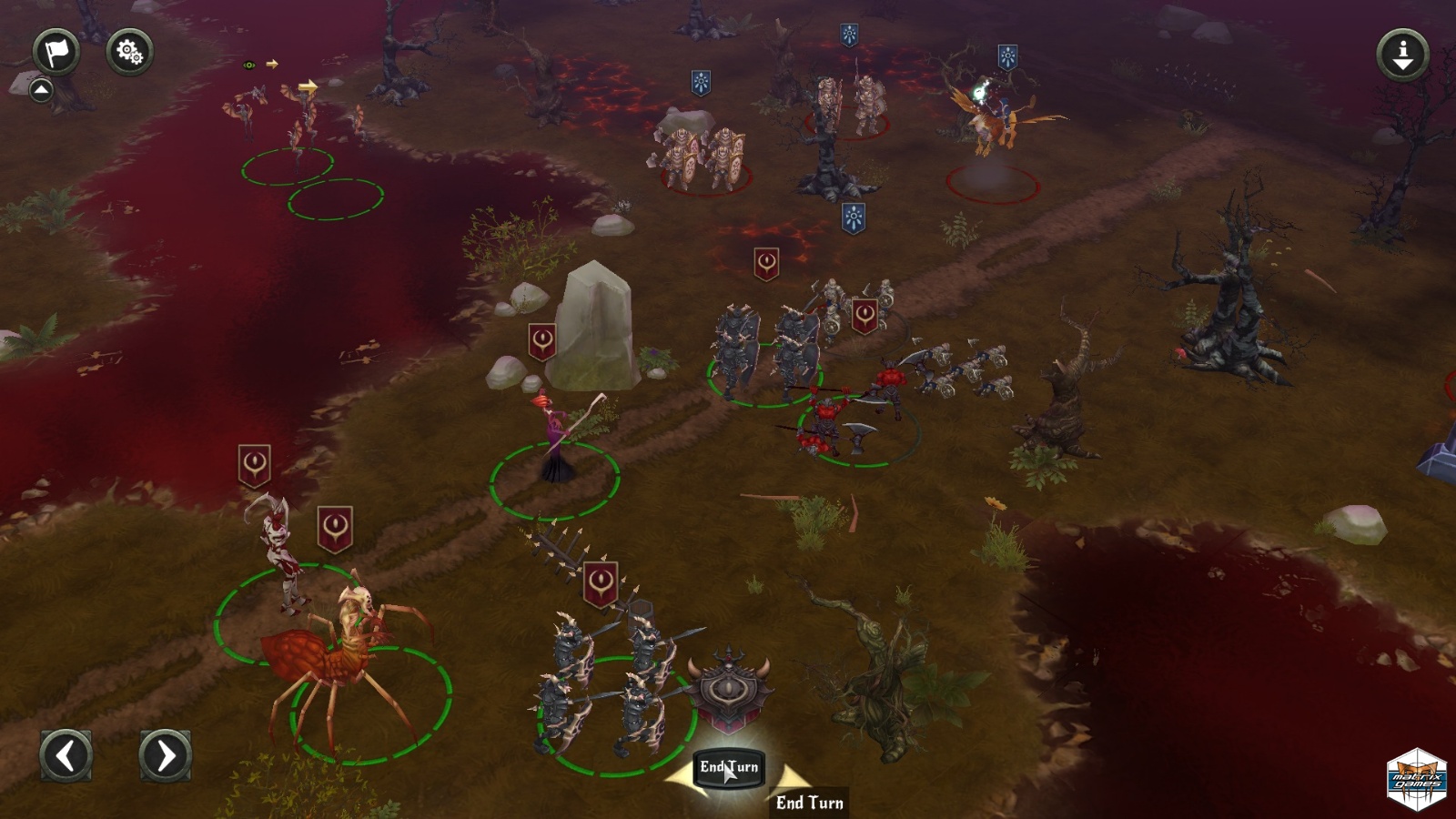
Task: Open the info panel with the down arrow
Action: tap(1402, 54)
